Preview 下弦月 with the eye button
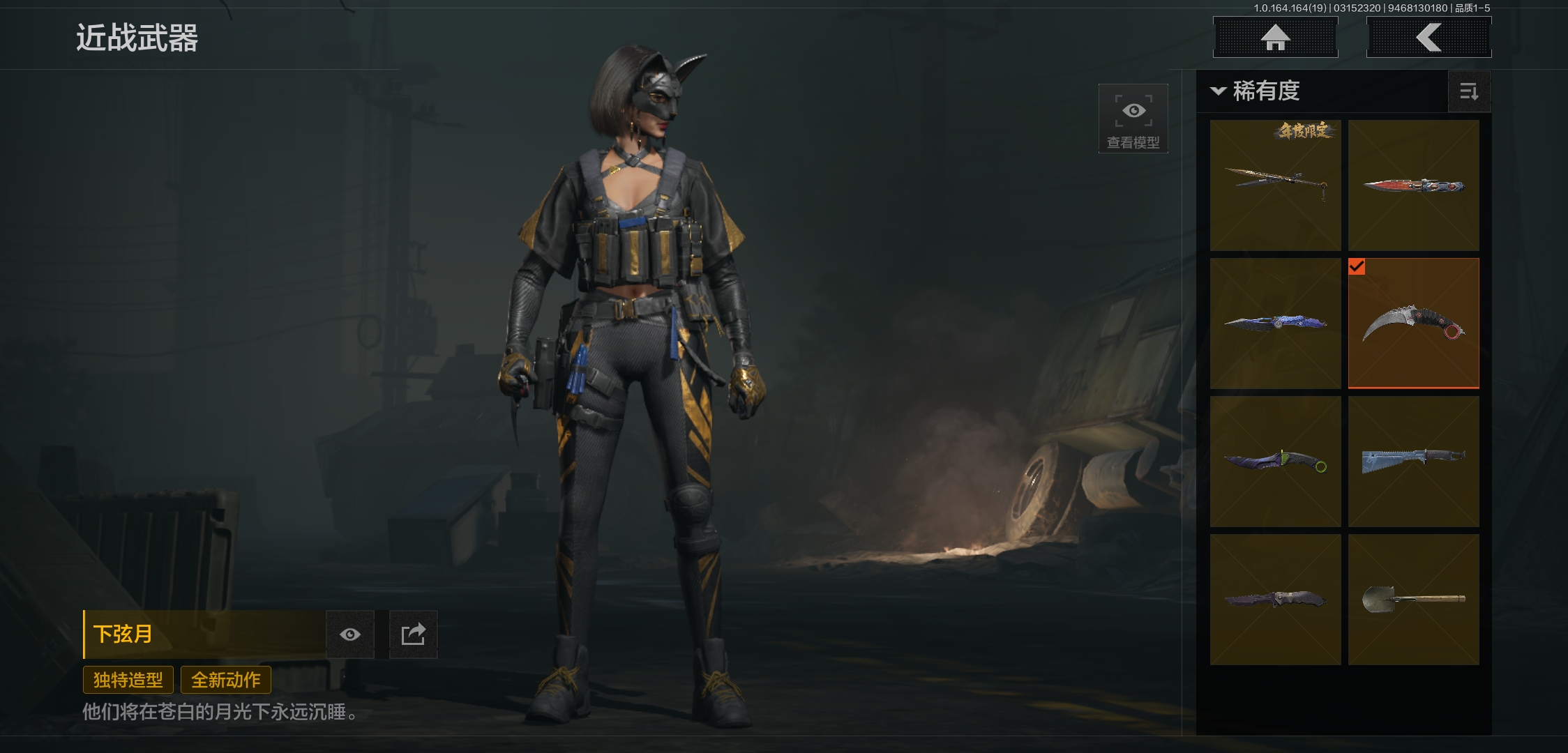This screenshot has height=753, width=1568. (x=350, y=634)
